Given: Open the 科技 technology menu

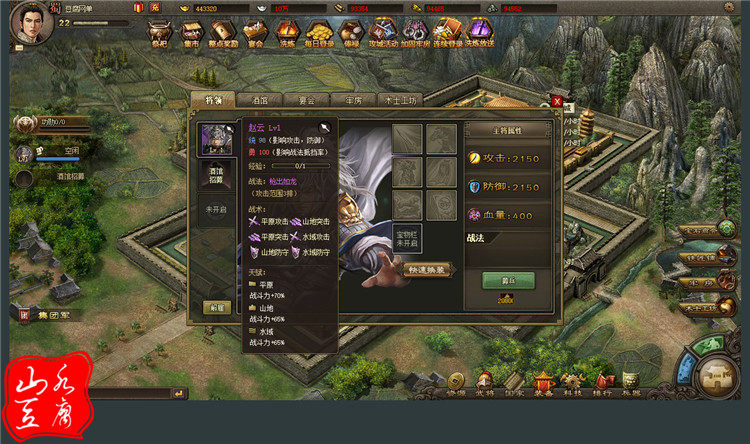Looking at the screenshot, I should pos(573,381).
